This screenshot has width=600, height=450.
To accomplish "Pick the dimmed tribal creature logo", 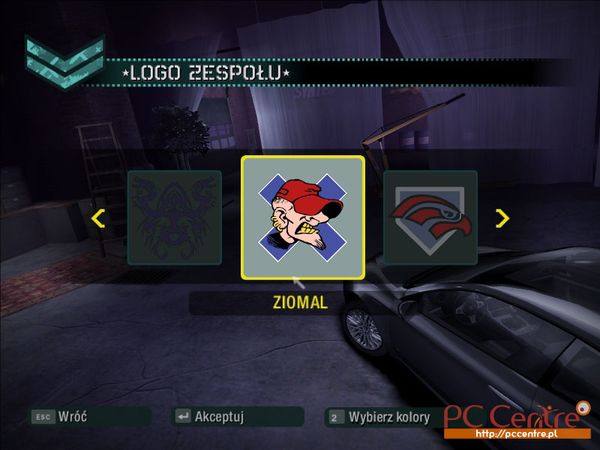I will 174,218.
